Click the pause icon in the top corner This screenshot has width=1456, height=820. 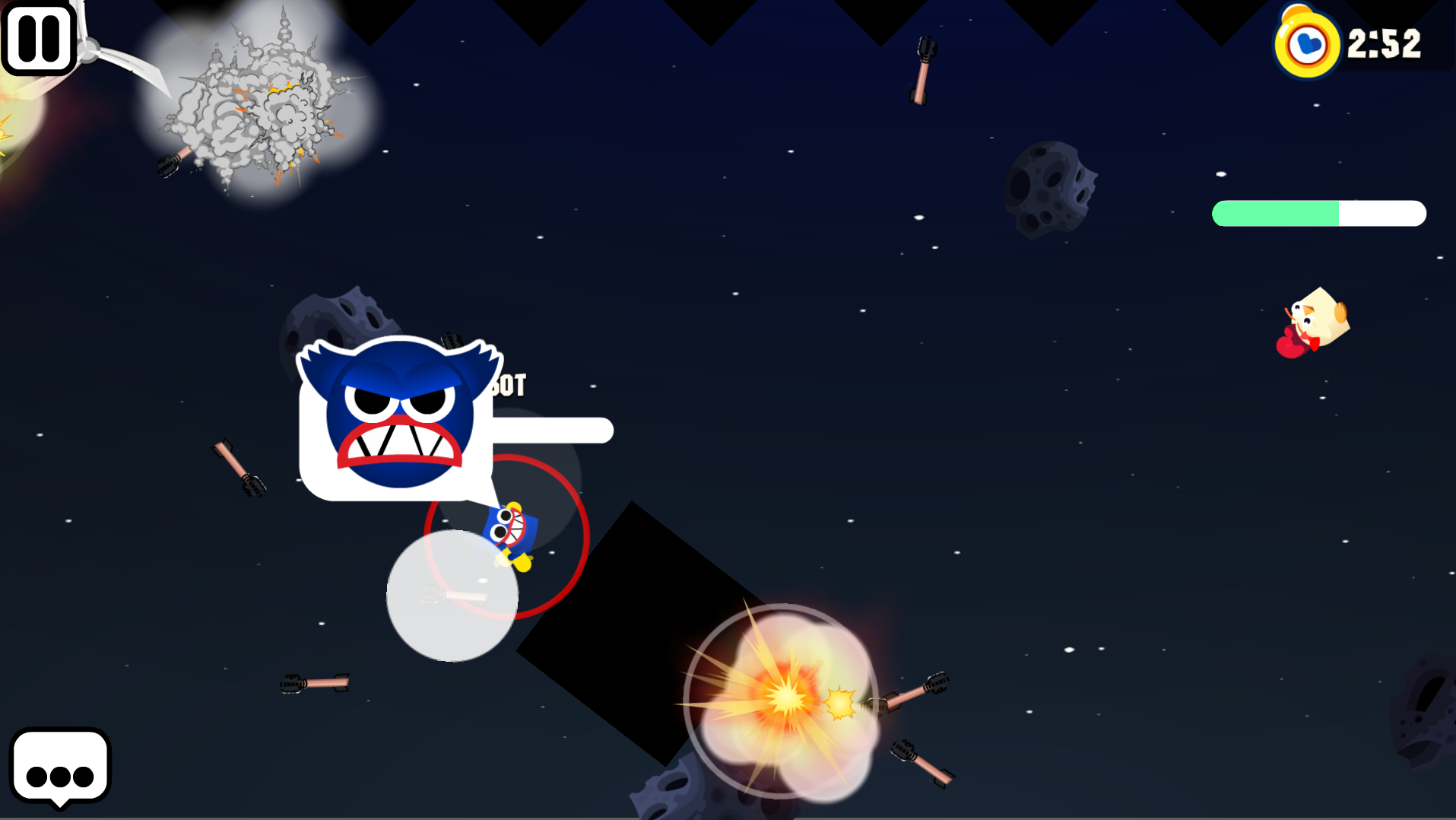(x=39, y=37)
